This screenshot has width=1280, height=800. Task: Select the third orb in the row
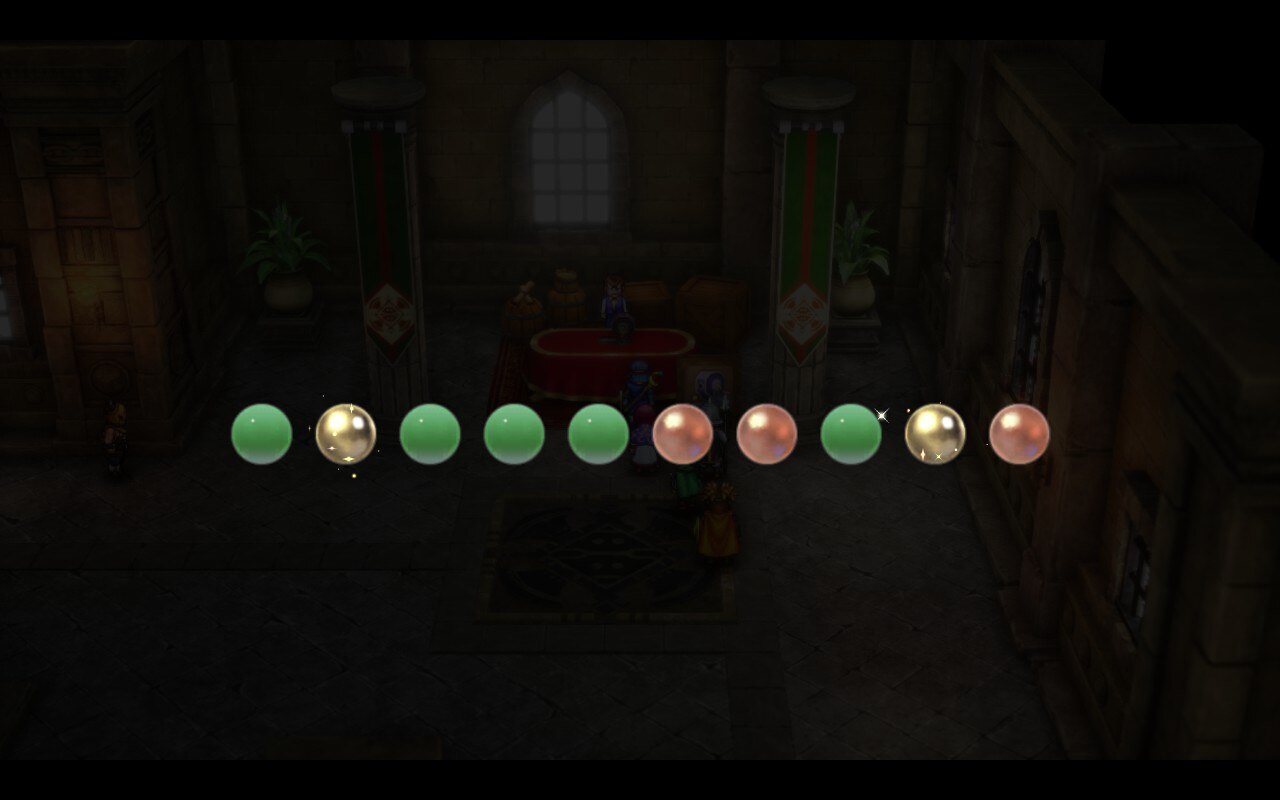pyautogui.click(x=430, y=435)
